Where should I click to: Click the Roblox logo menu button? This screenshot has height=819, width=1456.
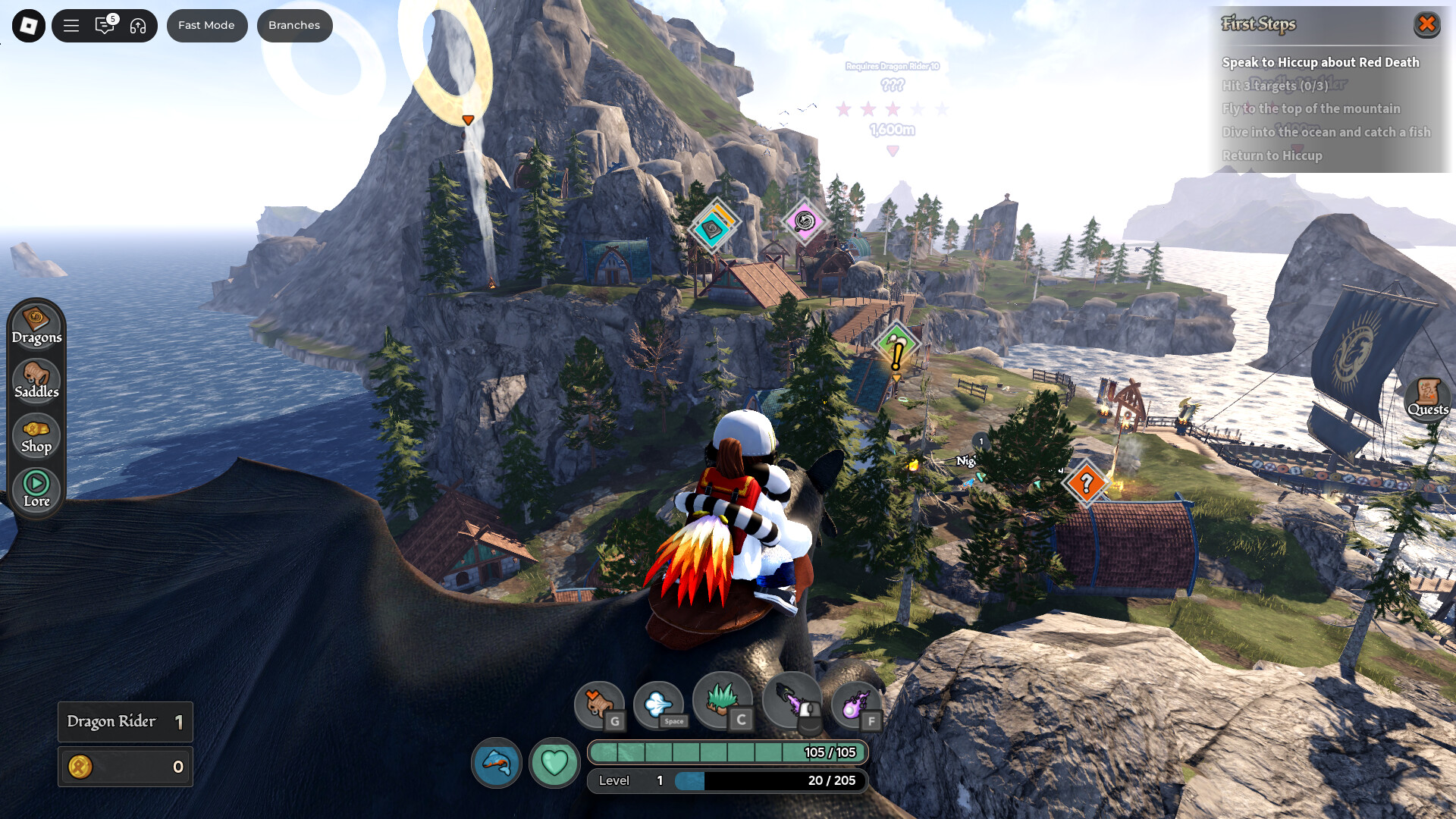(29, 26)
